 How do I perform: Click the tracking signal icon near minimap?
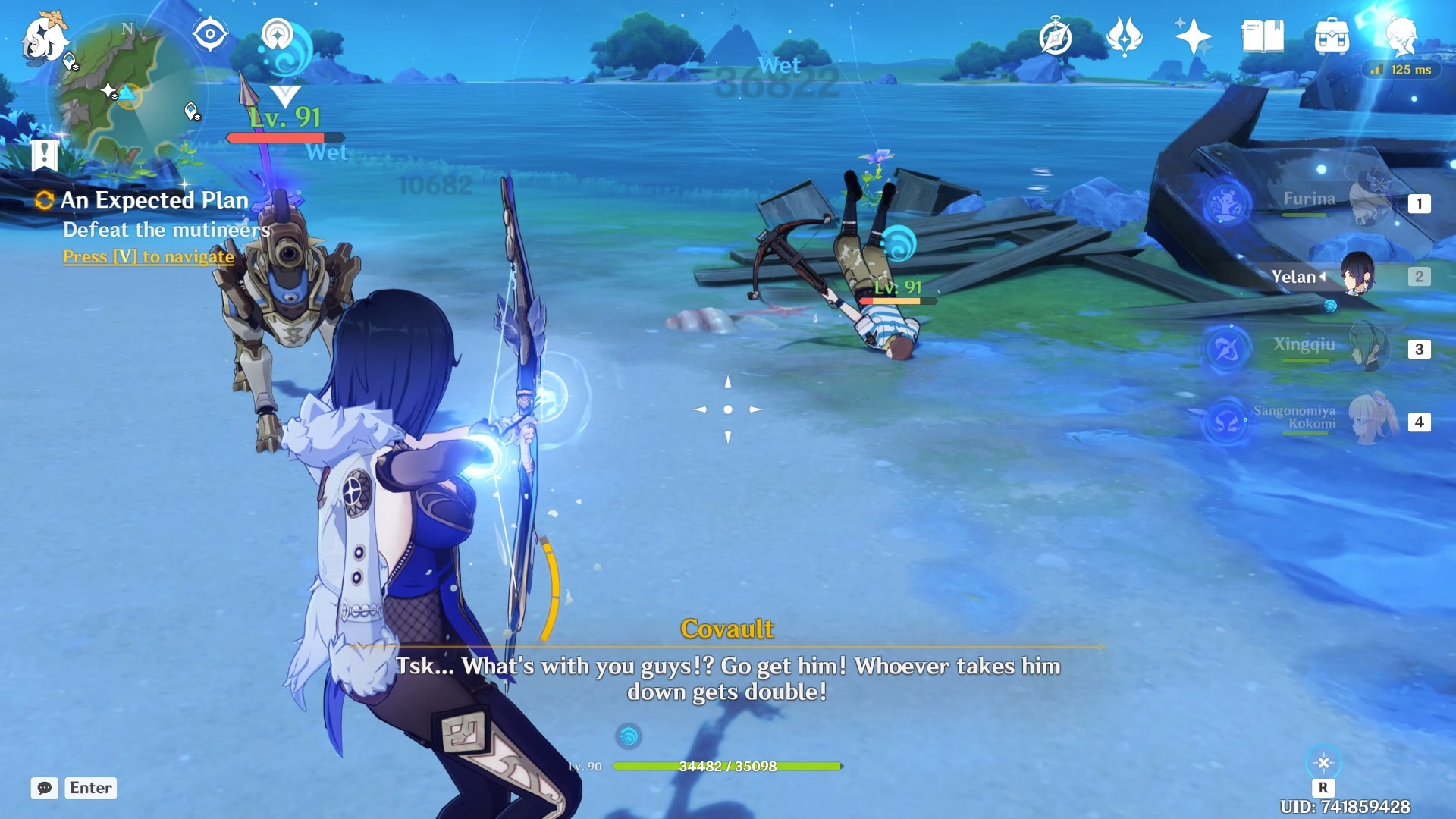coord(278,34)
